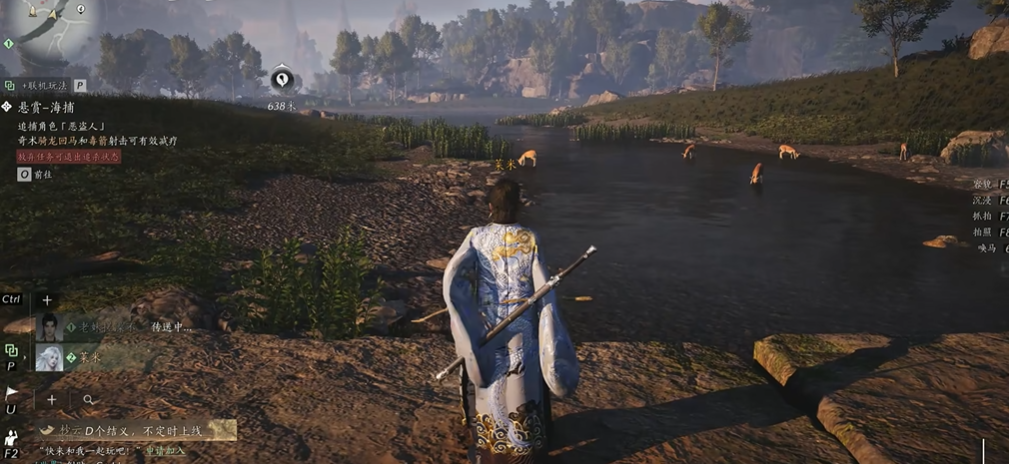1009x464 pixels.
Task: Select the 悬赏-海捕 bounty quest tracker
Action: 46,107
